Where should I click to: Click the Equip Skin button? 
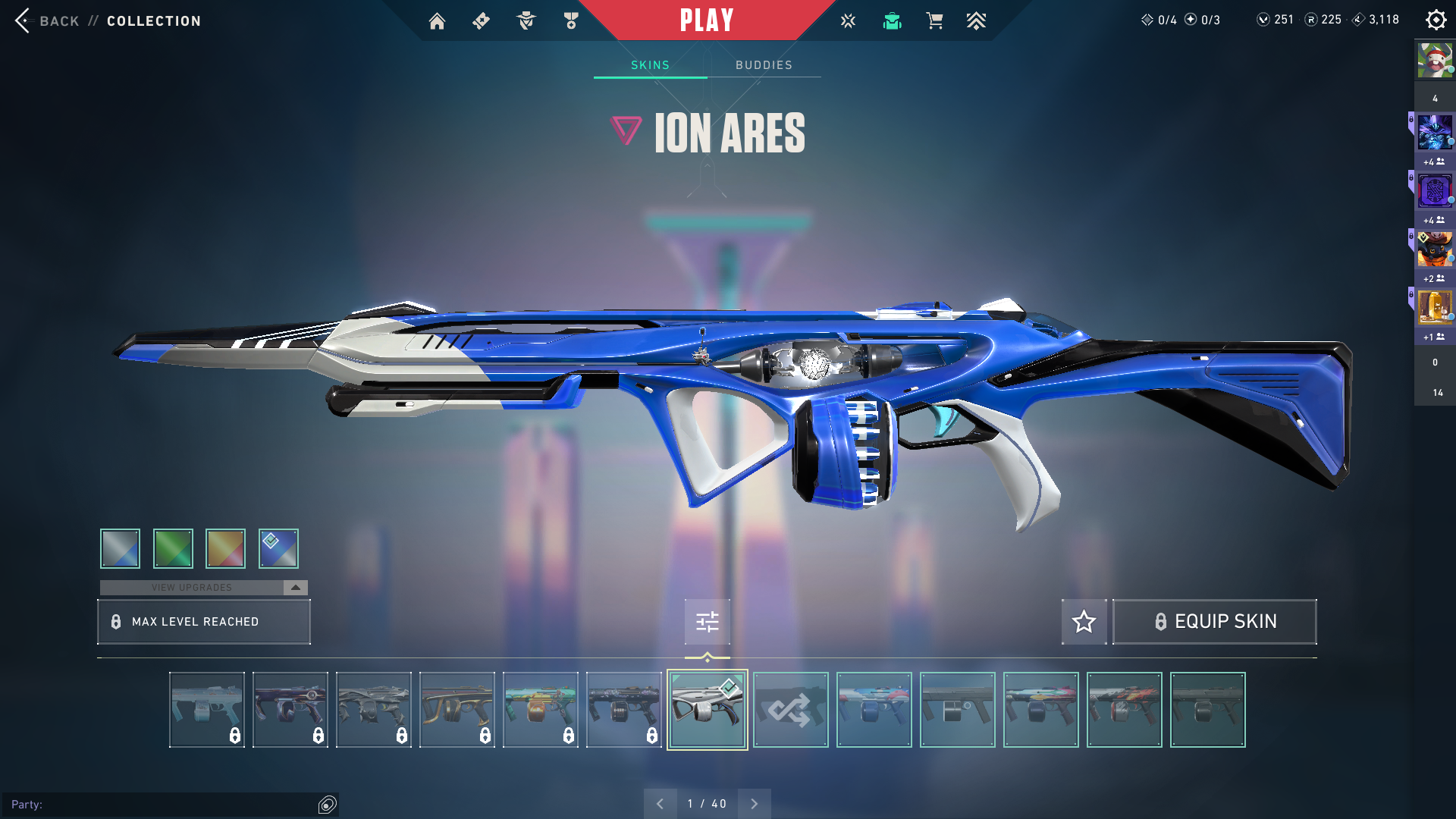coord(1214,622)
